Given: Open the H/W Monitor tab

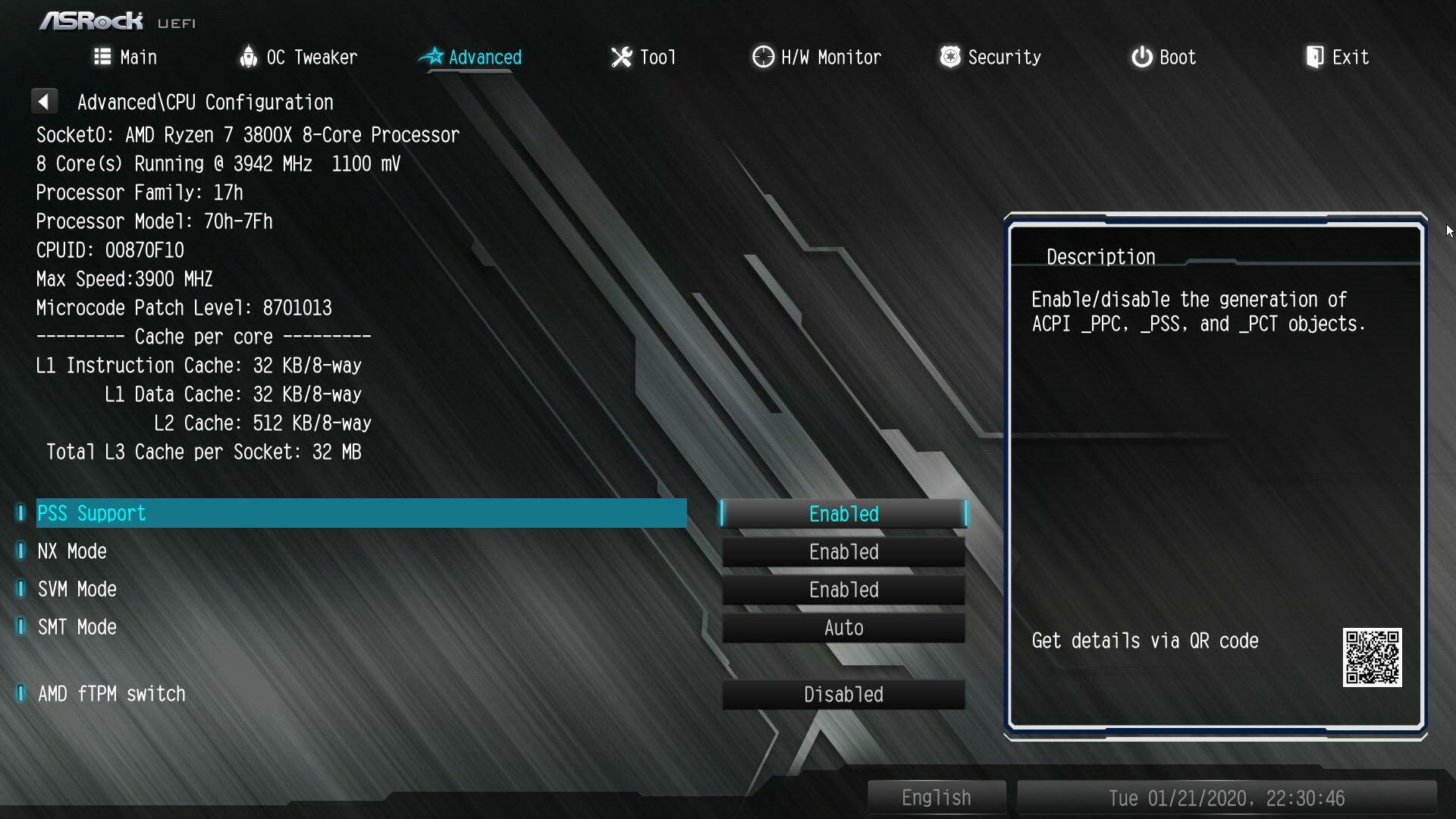Looking at the screenshot, I should [x=817, y=57].
